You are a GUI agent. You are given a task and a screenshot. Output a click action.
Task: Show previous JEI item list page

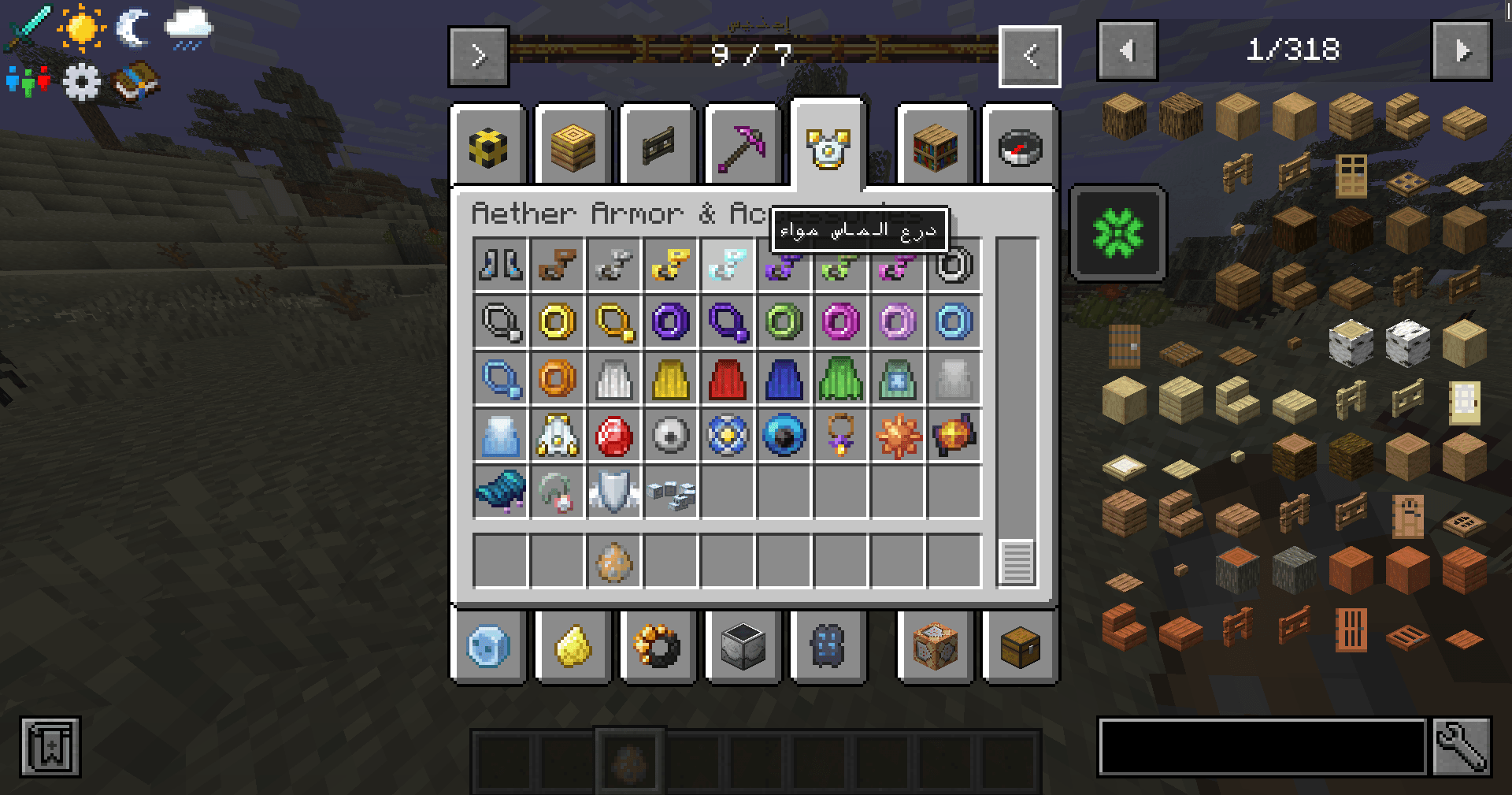[x=1127, y=51]
